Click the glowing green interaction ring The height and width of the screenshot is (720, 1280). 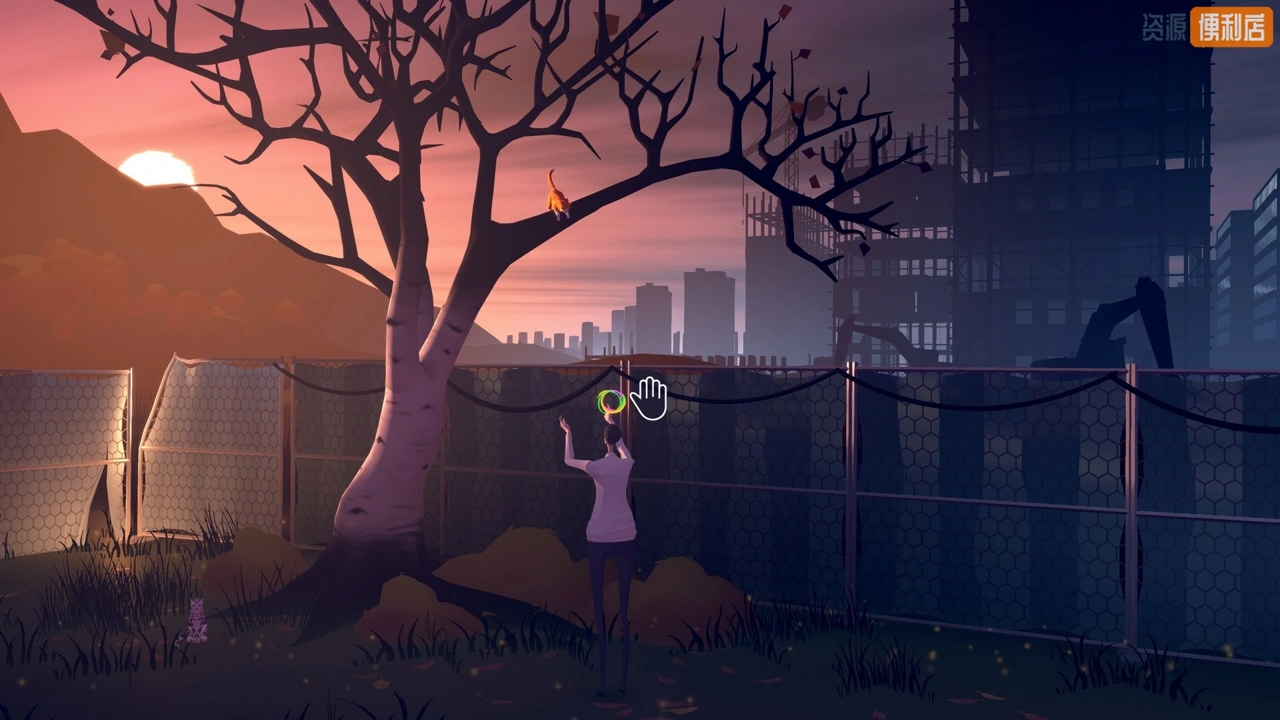(x=611, y=403)
